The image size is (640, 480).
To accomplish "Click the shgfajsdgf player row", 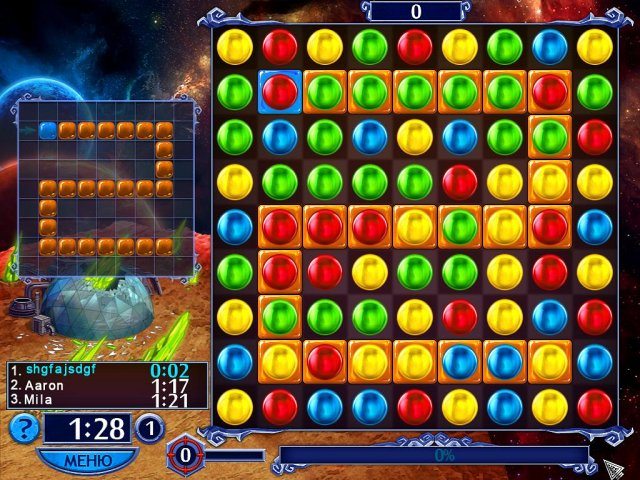I will click(107, 370).
